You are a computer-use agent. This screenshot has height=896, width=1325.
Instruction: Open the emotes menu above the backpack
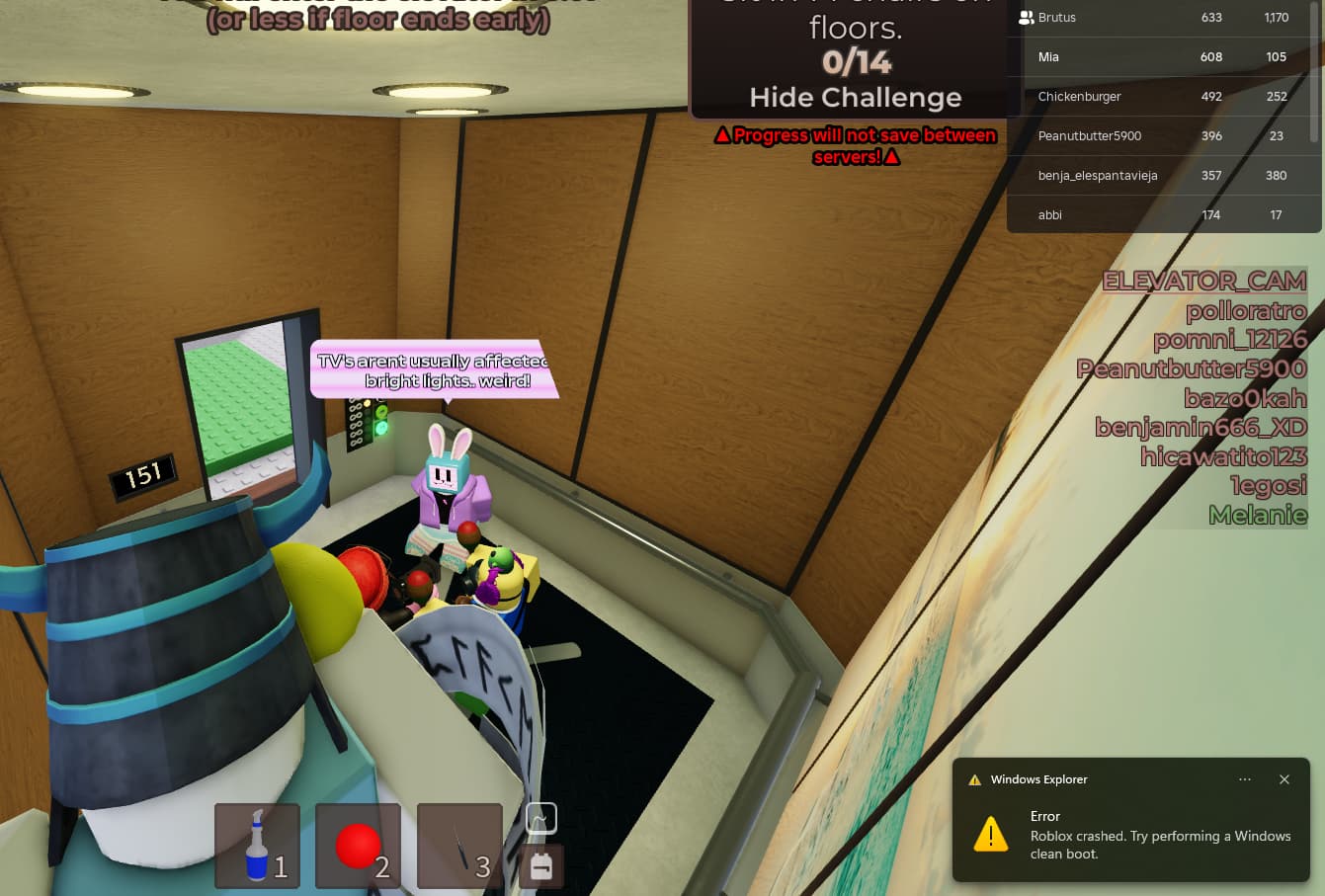[540, 818]
